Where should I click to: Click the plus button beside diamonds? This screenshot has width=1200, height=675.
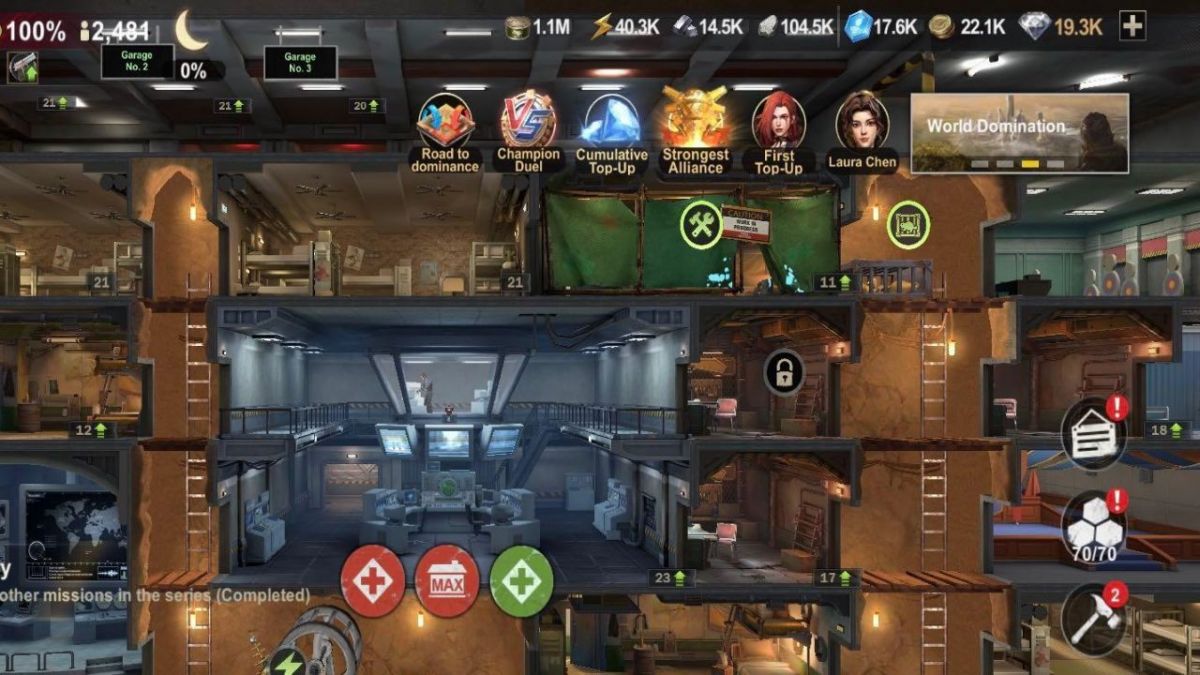[x=1132, y=27]
